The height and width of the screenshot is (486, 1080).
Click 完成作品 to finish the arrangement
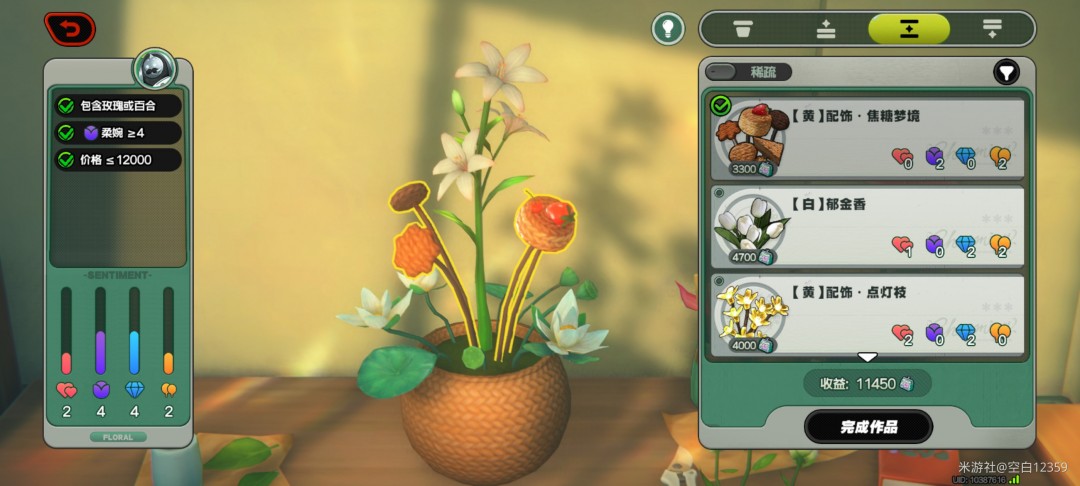click(x=868, y=427)
